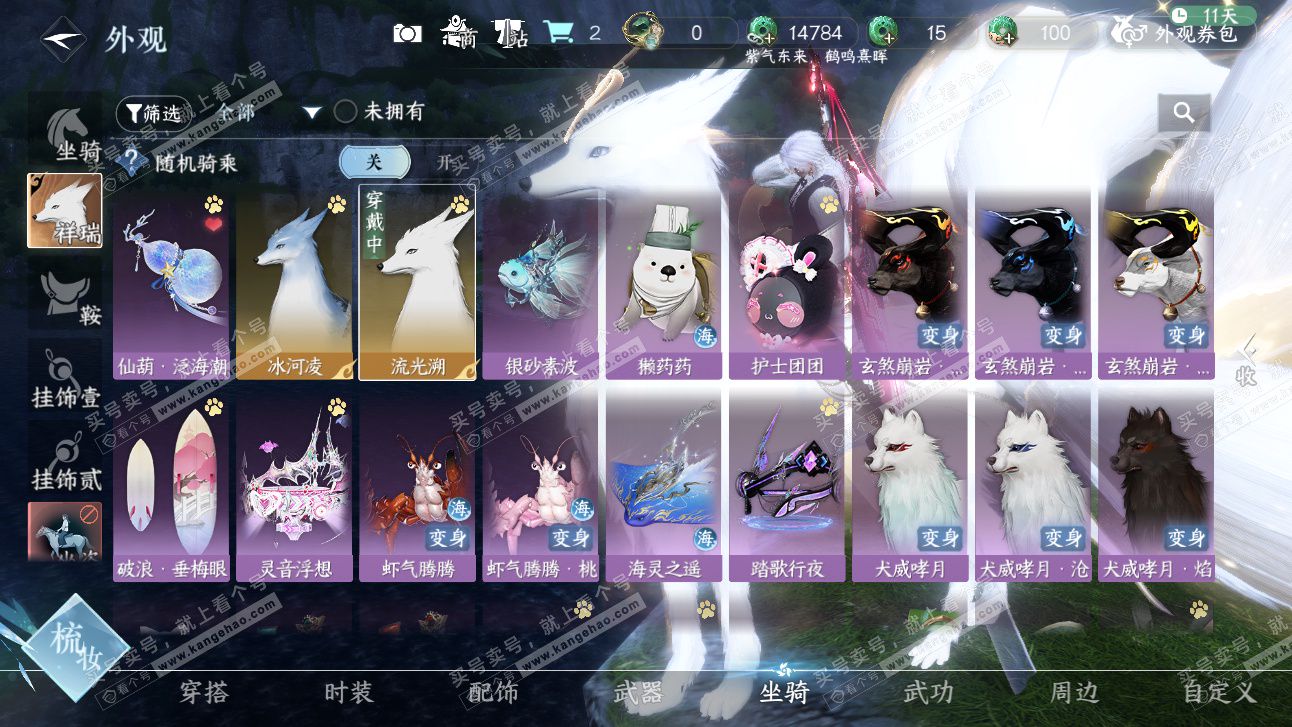Switch to the 时装 bottom tab
Screen dimensions: 1292x727
[x=349, y=692]
